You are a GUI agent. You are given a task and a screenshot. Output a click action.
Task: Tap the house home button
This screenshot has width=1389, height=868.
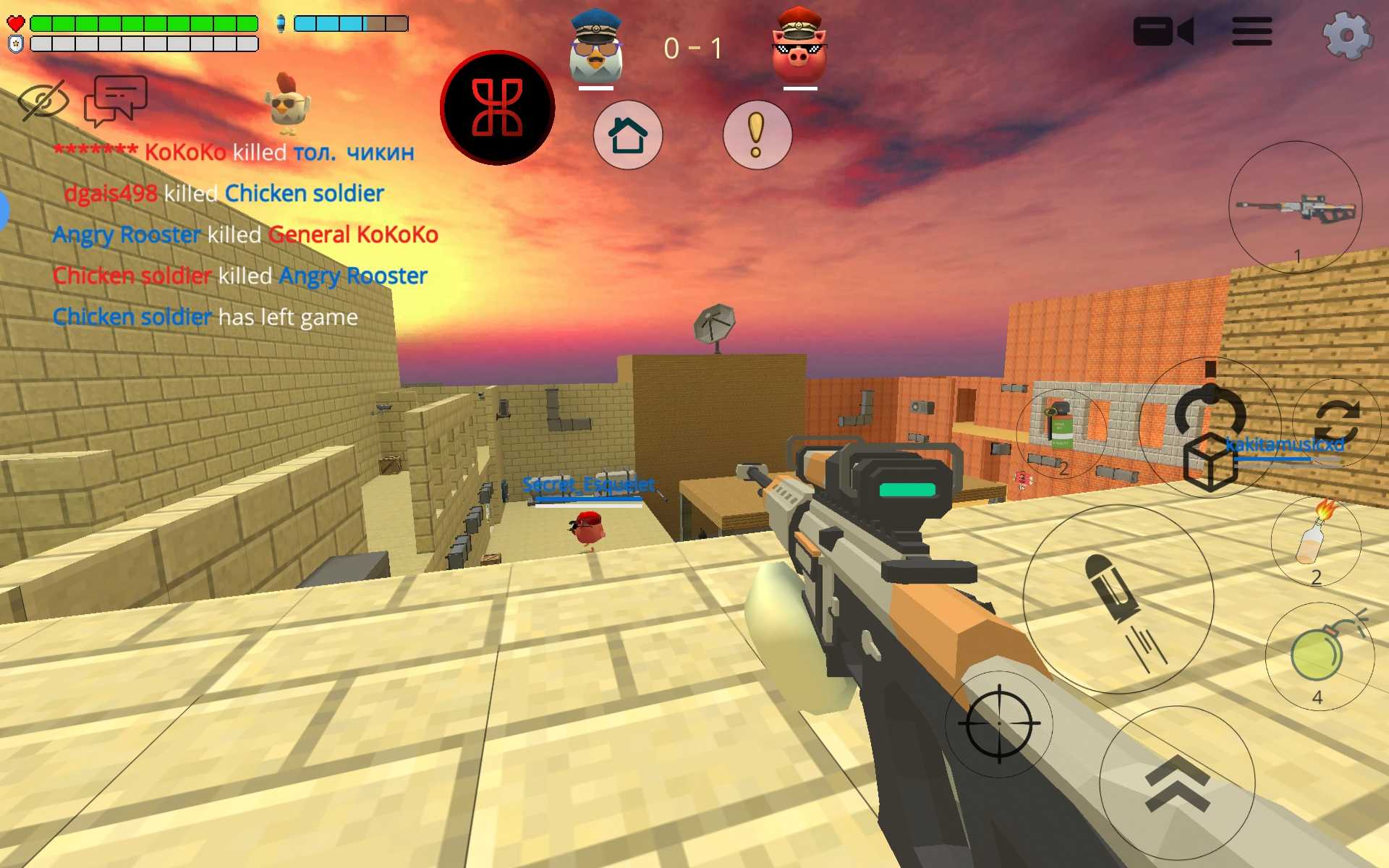tap(627, 135)
